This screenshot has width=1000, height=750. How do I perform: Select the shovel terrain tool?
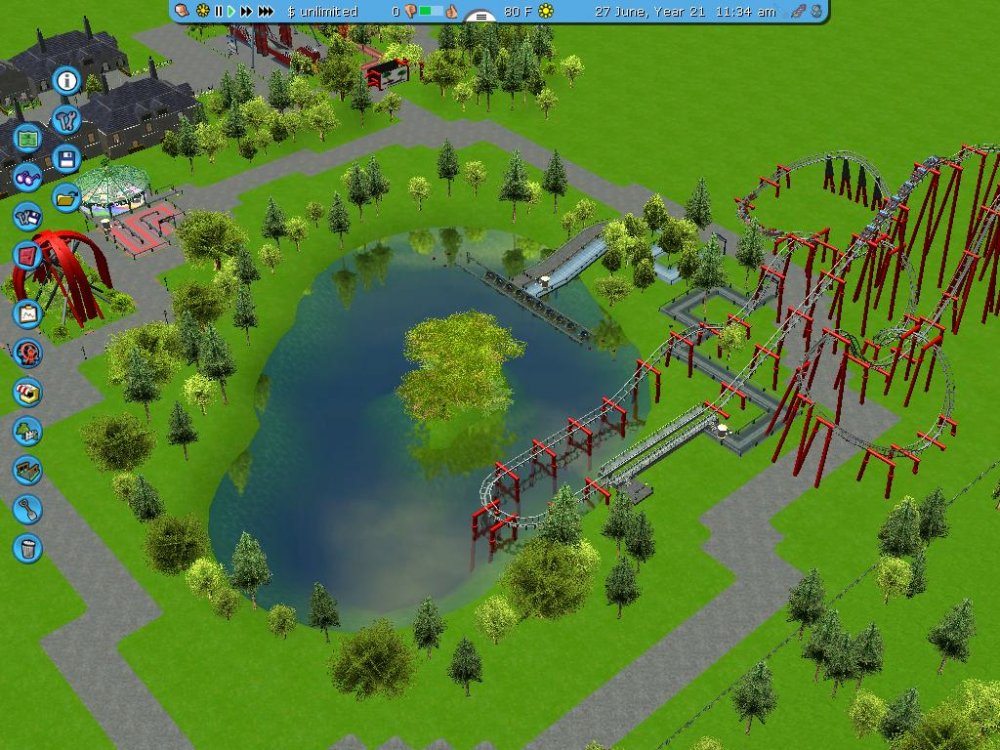tap(27, 509)
